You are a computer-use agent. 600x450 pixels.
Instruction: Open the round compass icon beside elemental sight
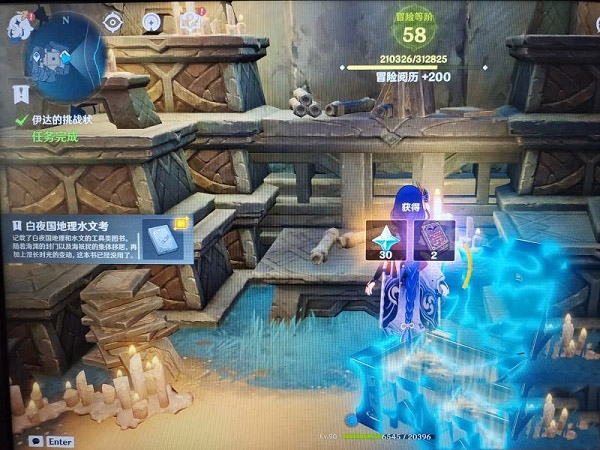click(152, 20)
